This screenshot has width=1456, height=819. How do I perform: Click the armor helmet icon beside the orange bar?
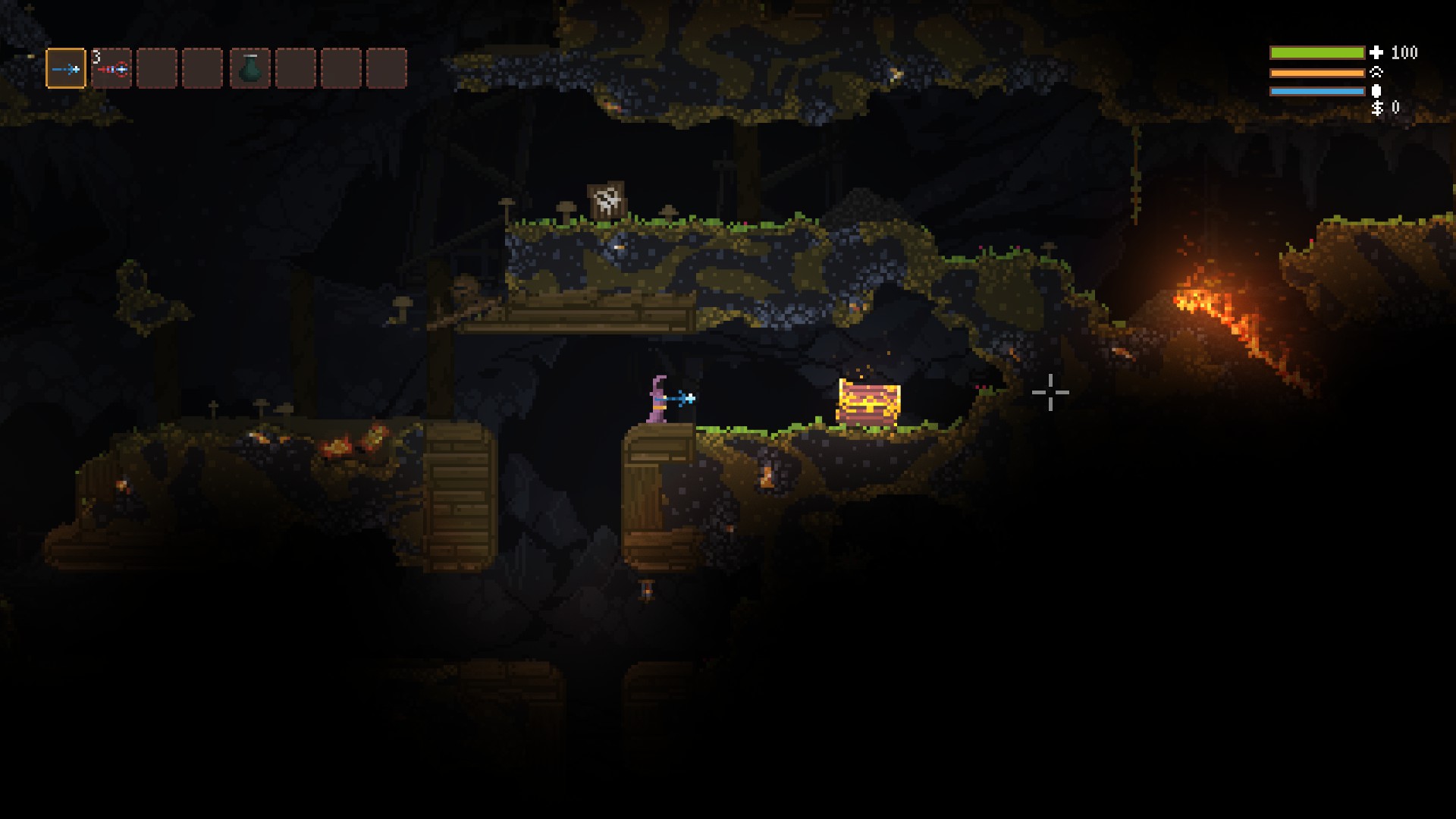[x=1376, y=73]
